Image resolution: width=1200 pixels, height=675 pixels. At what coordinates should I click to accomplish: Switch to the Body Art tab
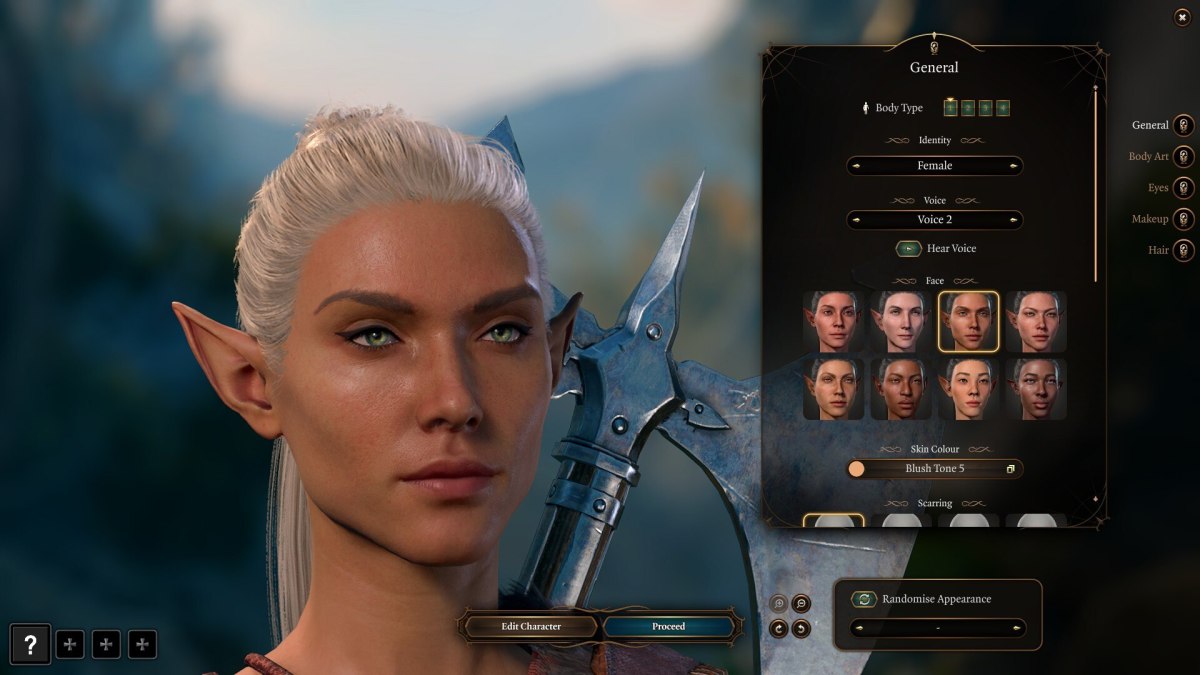[x=1184, y=157]
